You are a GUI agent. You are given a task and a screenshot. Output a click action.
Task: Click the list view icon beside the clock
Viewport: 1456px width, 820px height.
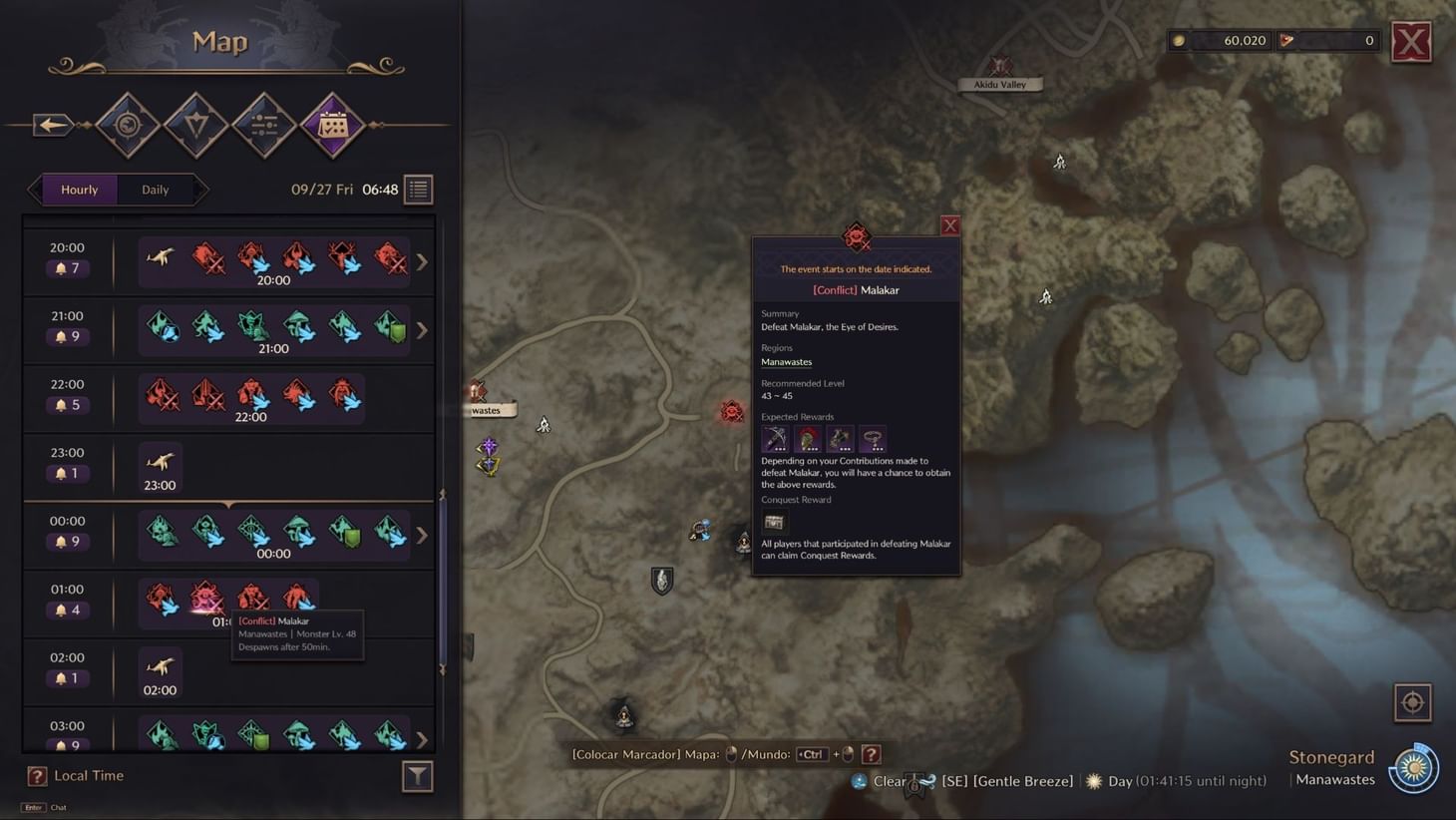418,190
